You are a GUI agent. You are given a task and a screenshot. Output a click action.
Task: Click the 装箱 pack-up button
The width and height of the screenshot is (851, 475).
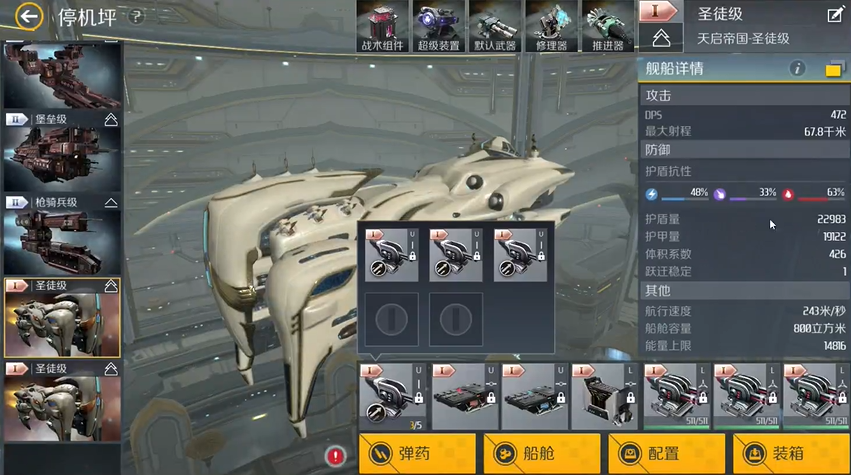pos(791,454)
